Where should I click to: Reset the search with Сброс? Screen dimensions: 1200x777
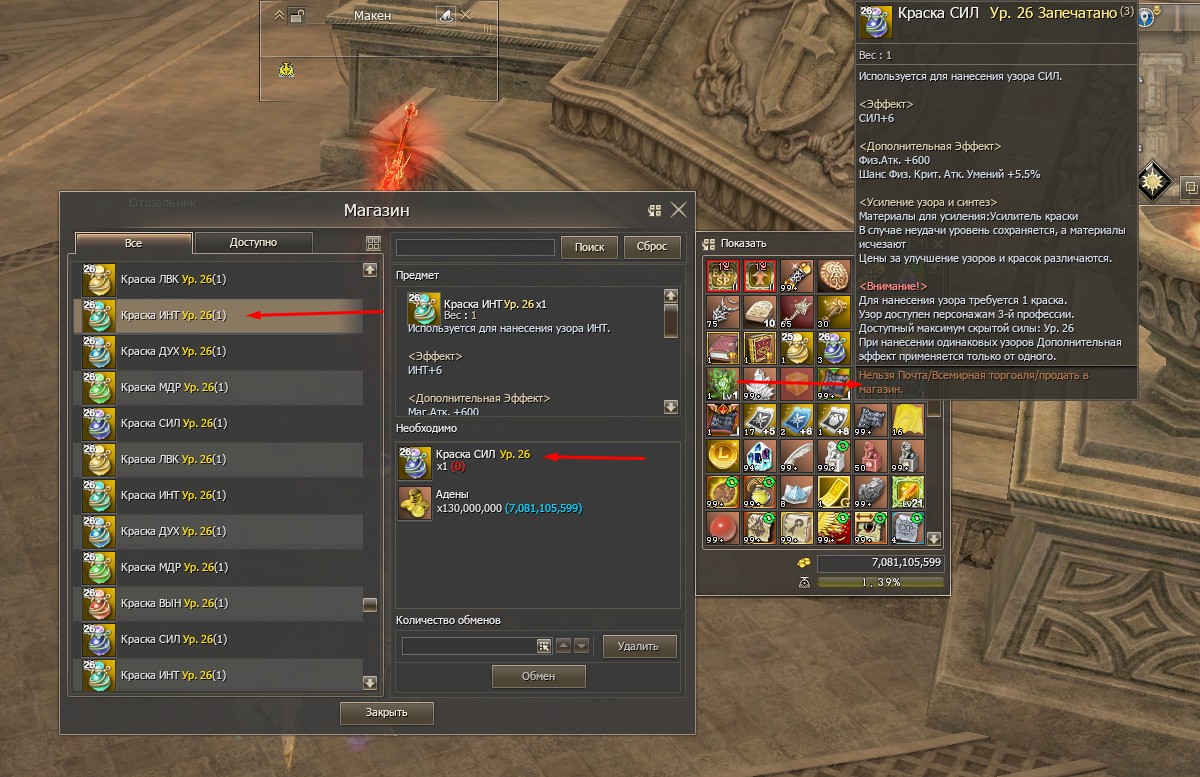[x=651, y=247]
